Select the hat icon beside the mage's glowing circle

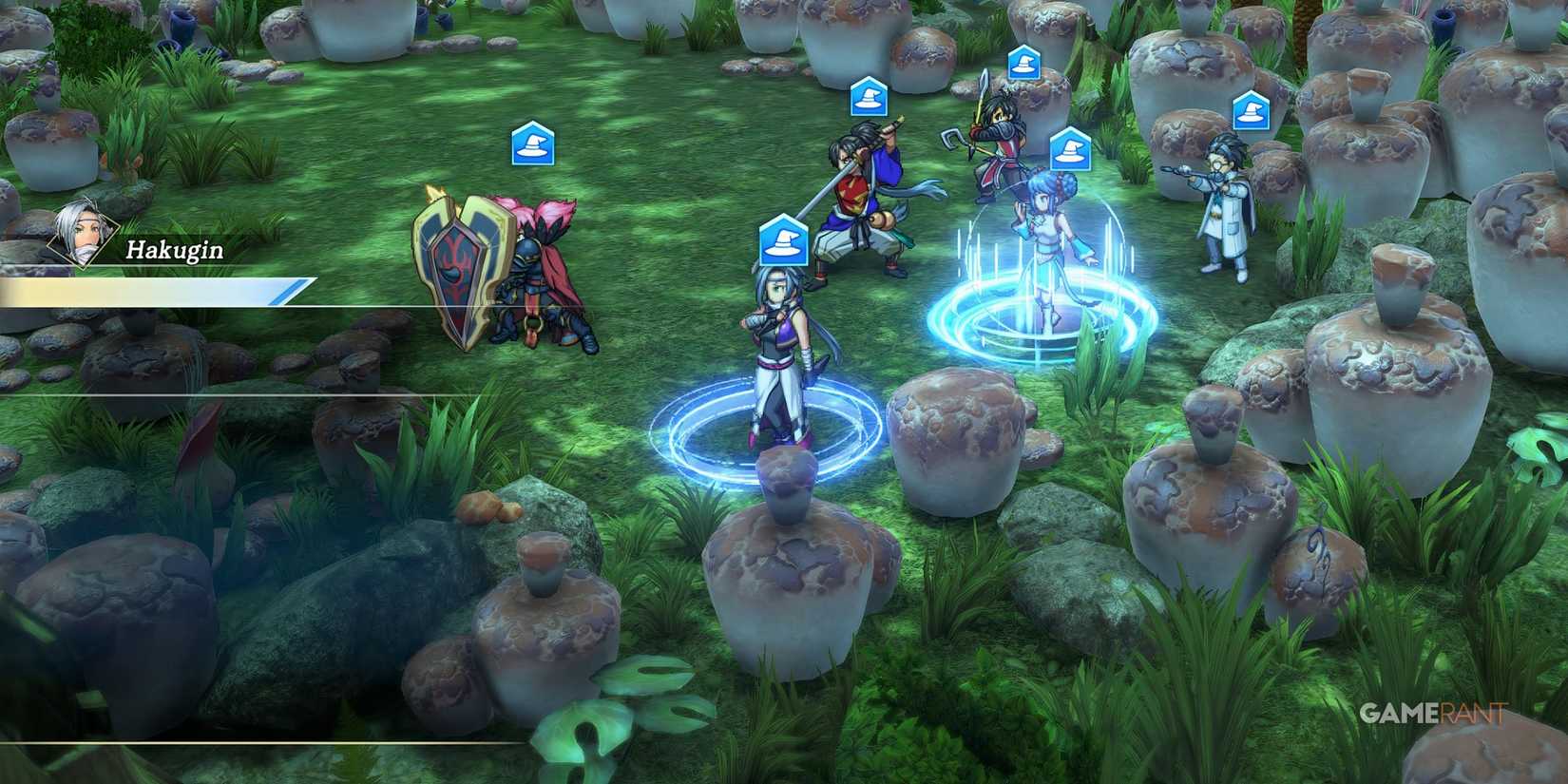click(x=1071, y=146)
